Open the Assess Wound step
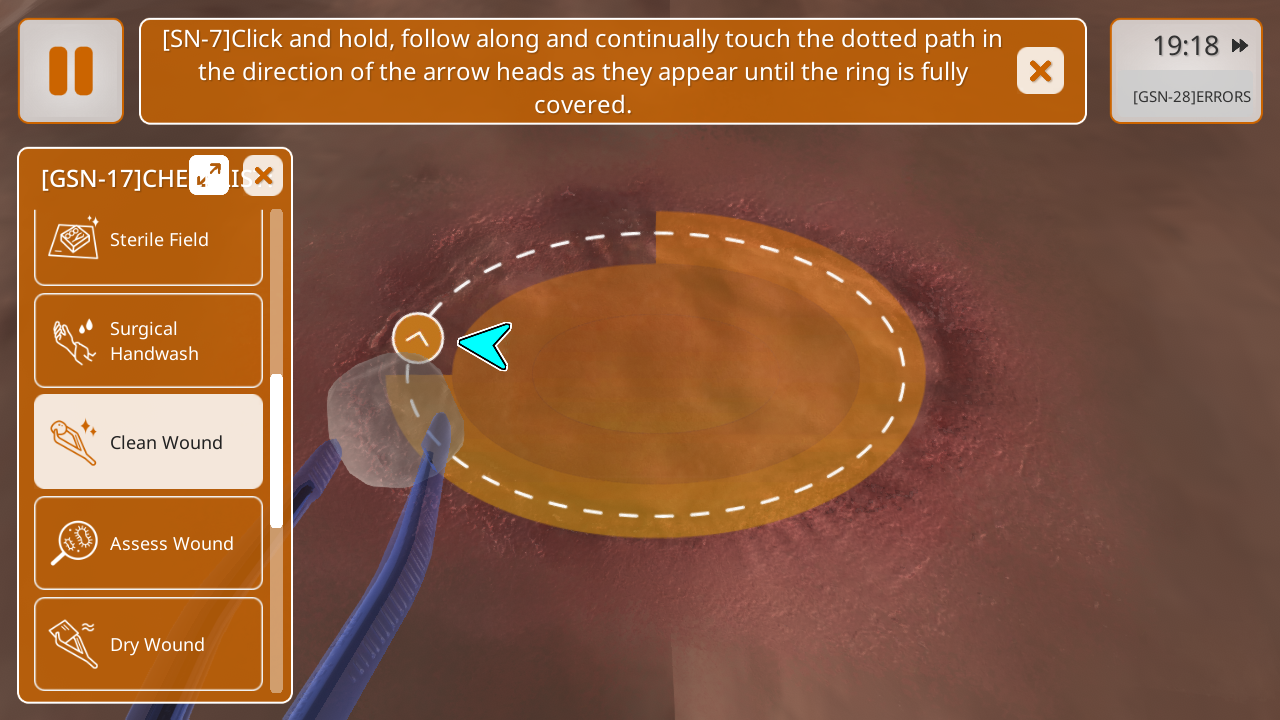The height and width of the screenshot is (720, 1280). [x=148, y=543]
